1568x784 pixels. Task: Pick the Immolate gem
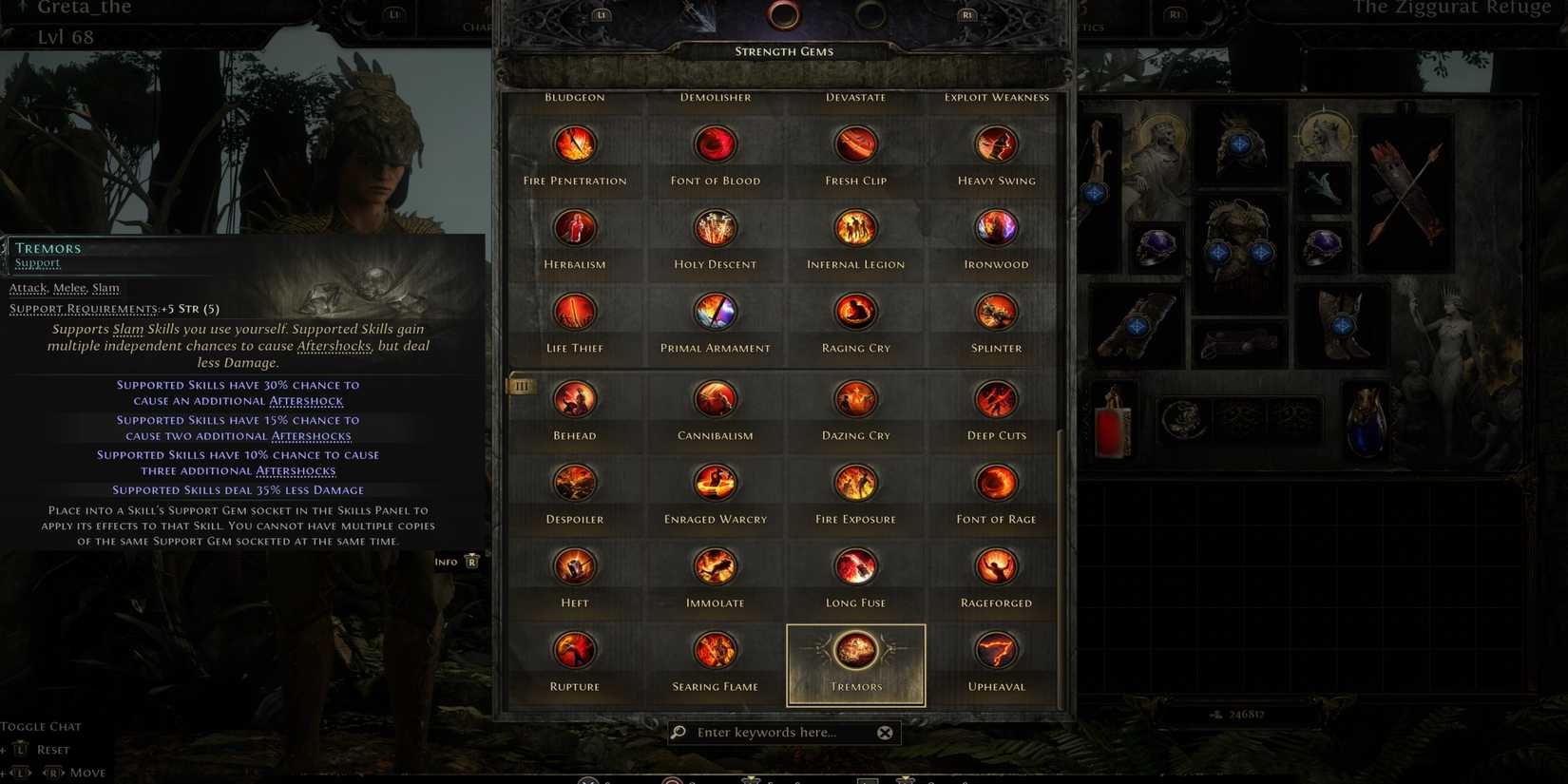click(715, 565)
